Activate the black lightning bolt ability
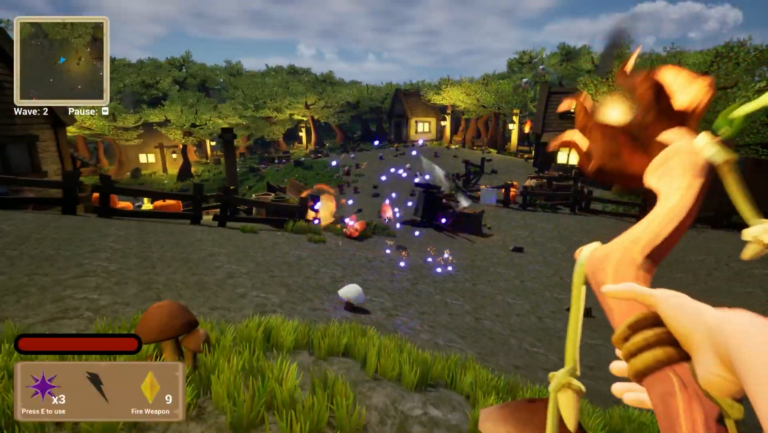The width and height of the screenshot is (768, 433). click(97, 386)
